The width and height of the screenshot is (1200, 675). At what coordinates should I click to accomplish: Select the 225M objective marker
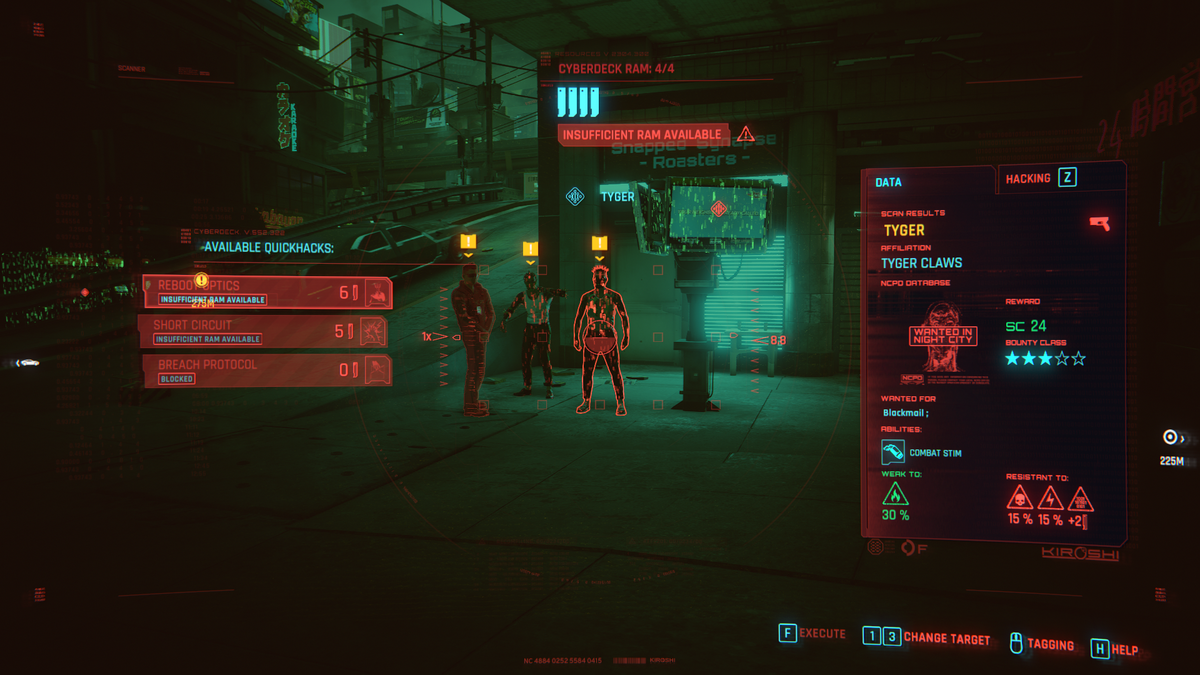coord(1171,437)
